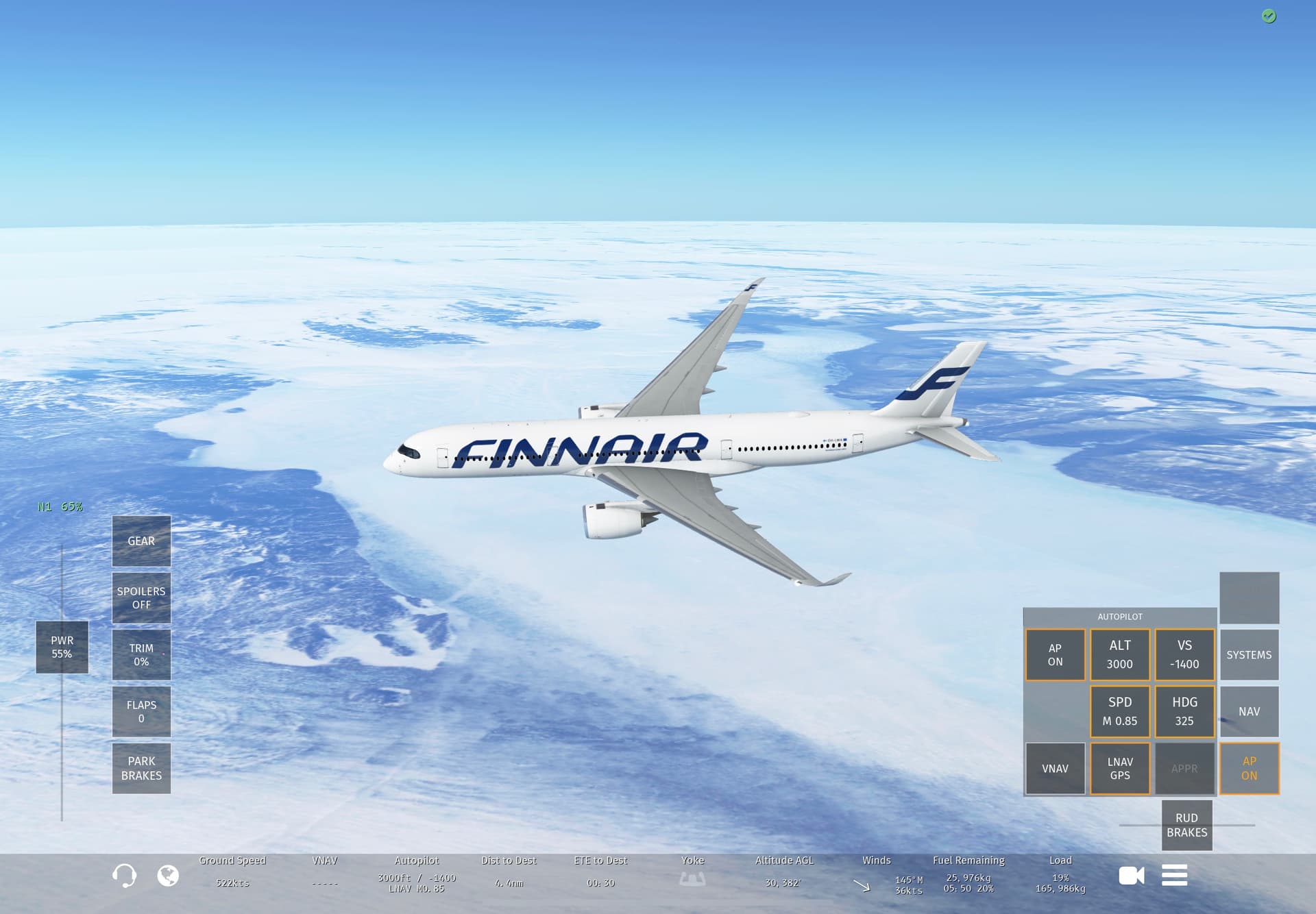The height and width of the screenshot is (914, 1316).
Task: Toggle the GEAR button
Action: 141,541
